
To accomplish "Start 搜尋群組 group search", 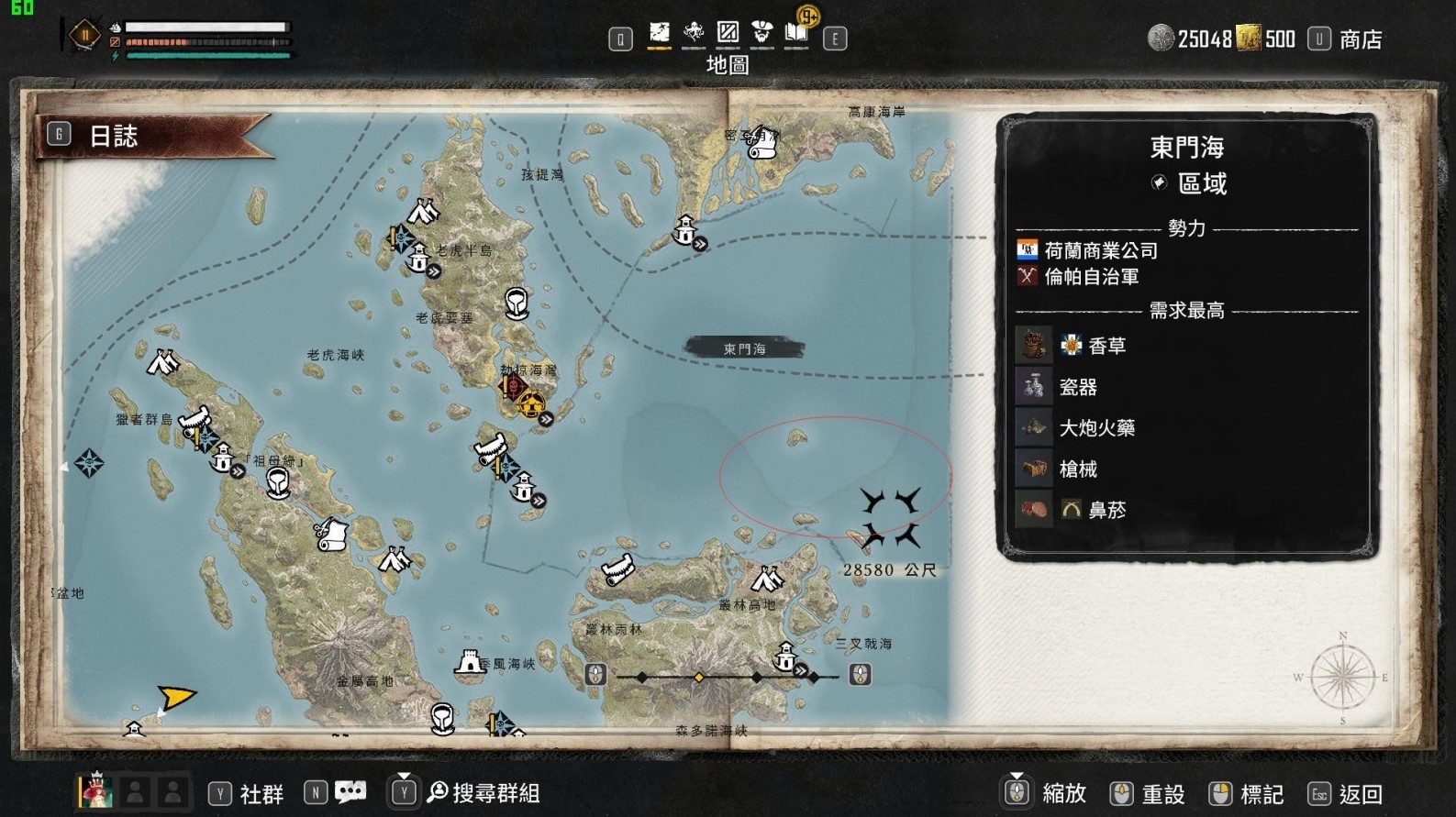I will pos(495,793).
